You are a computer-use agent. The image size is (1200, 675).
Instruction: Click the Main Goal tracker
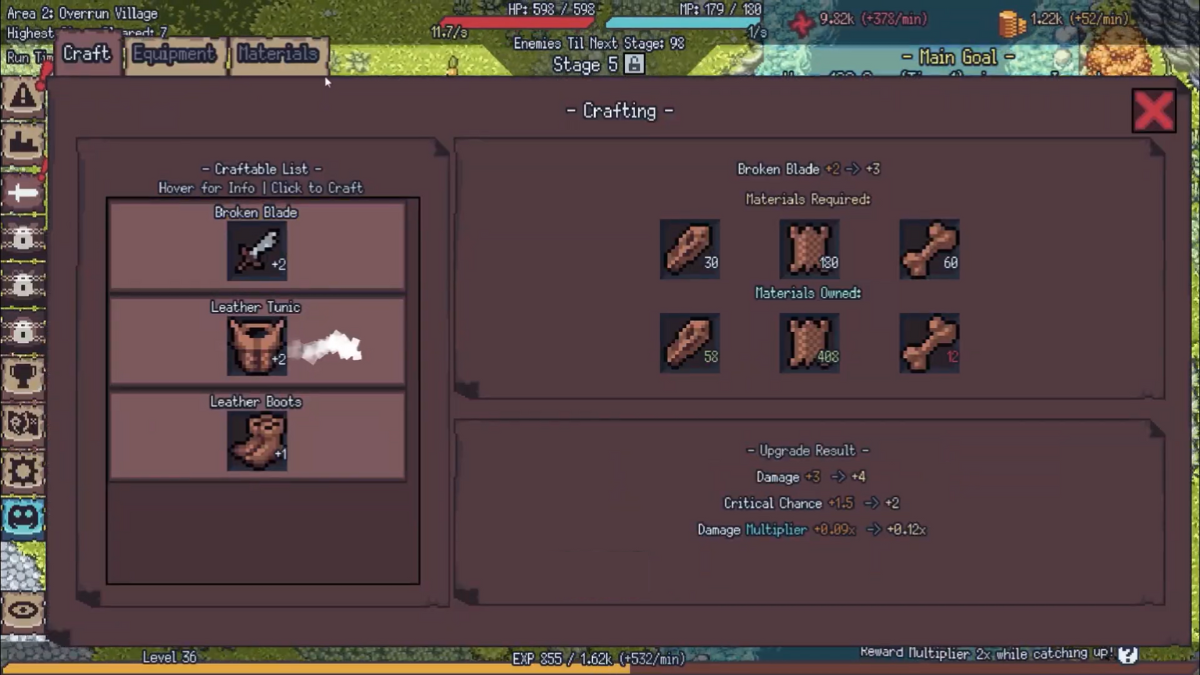pos(957,58)
